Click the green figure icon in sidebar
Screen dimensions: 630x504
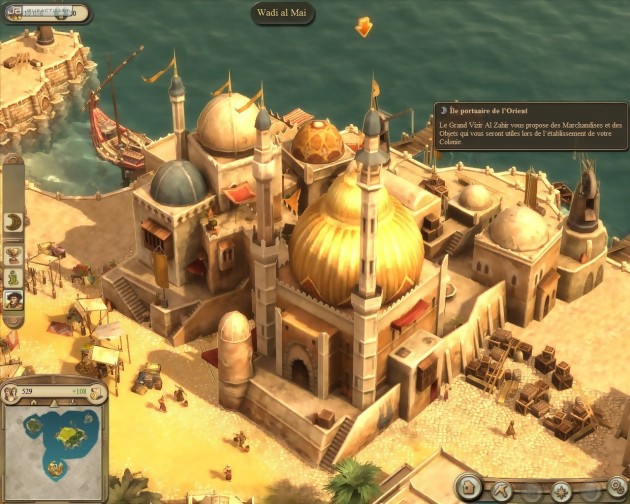14,277
